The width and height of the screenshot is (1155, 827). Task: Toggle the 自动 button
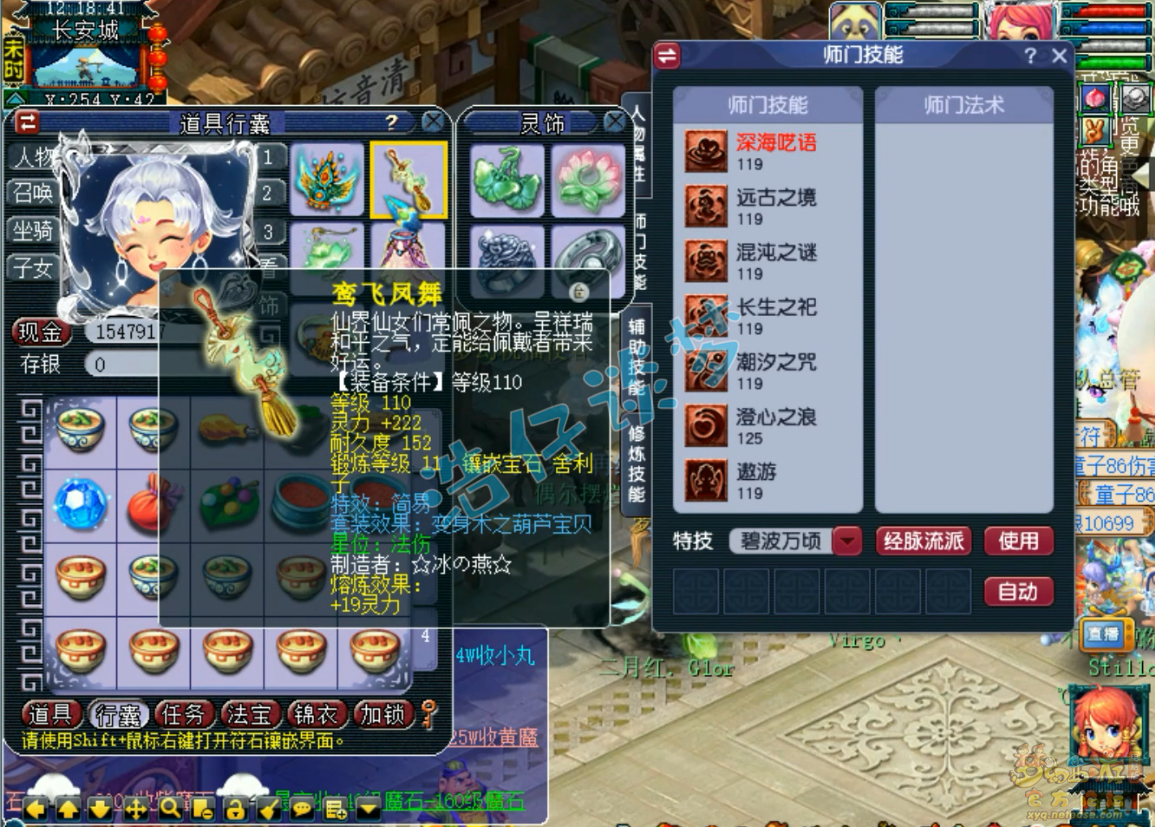pos(1018,591)
